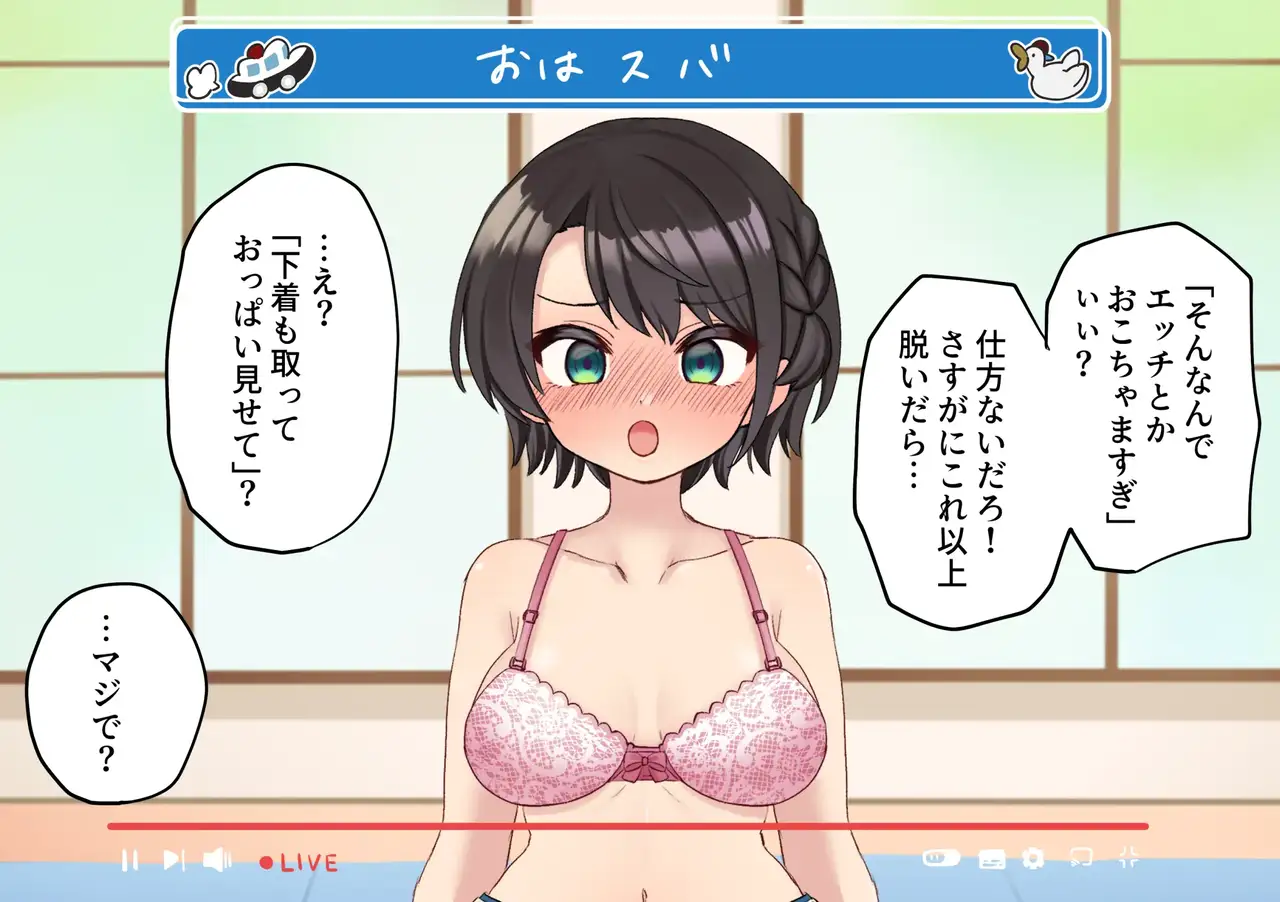Click the red stream progress bar
The height and width of the screenshot is (902, 1280).
point(627,826)
